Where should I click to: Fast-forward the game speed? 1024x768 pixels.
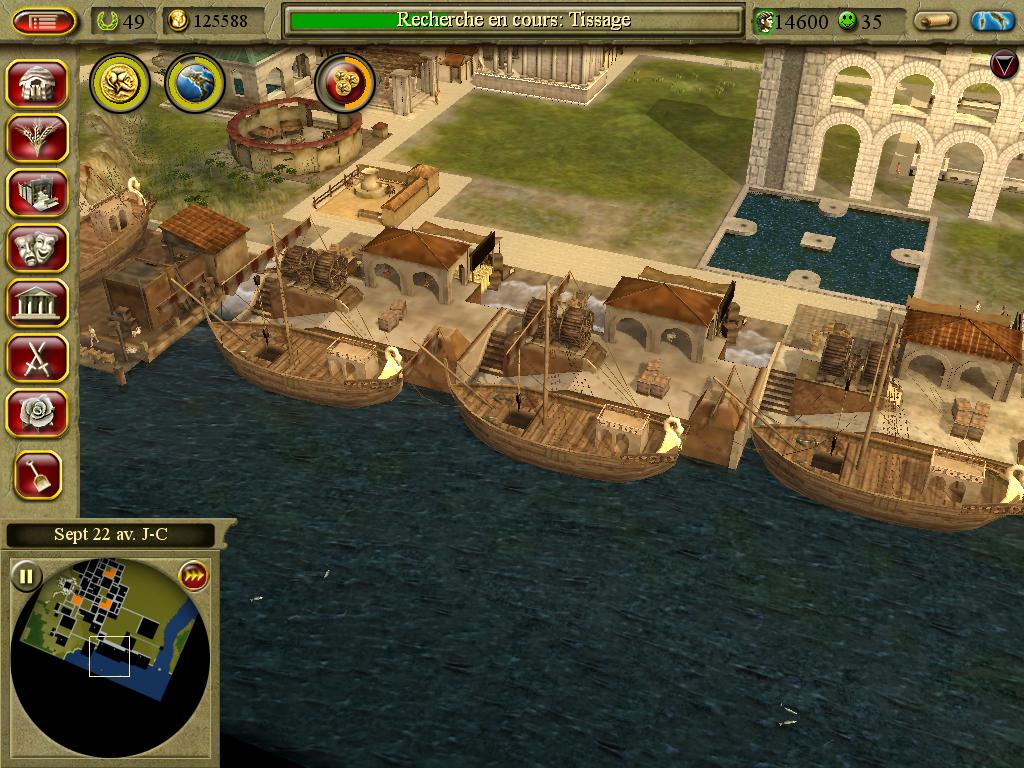(193, 576)
